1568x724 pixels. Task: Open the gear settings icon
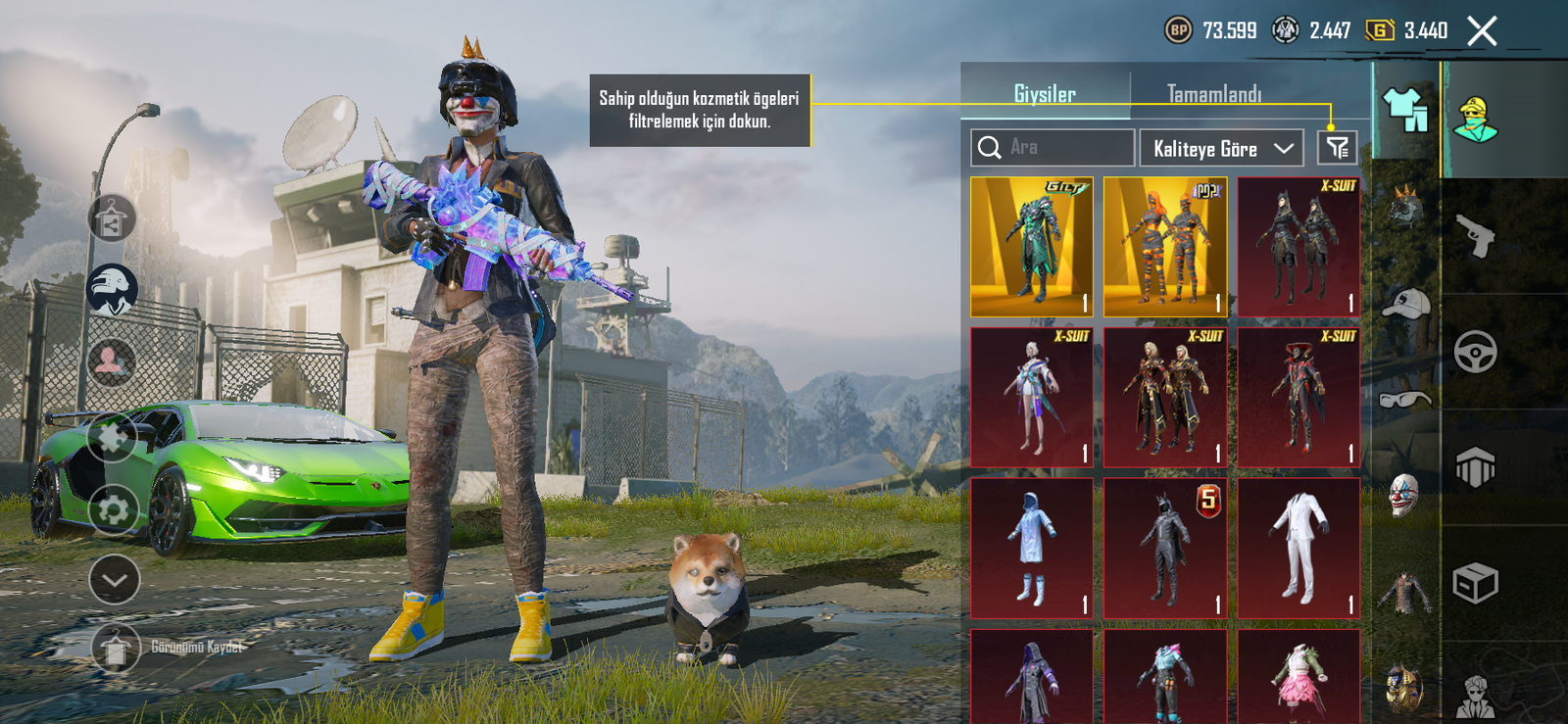[x=114, y=509]
